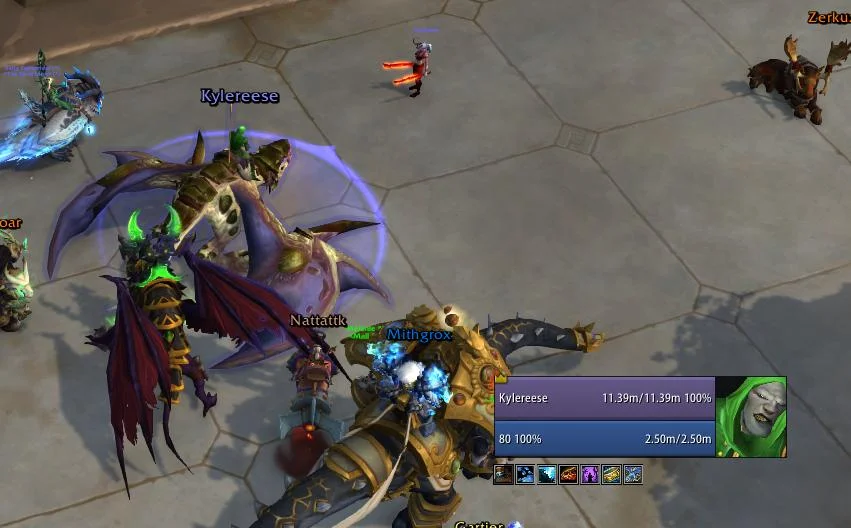
Task: Click the green-hooded target portrait
Action: pos(751,417)
